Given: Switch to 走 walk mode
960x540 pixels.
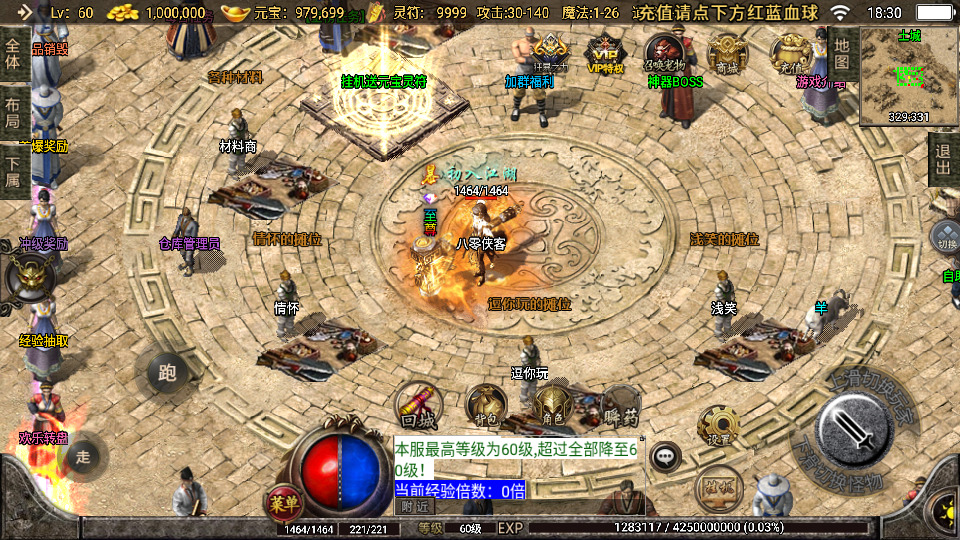Looking at the screenshot, I should 84,456.
